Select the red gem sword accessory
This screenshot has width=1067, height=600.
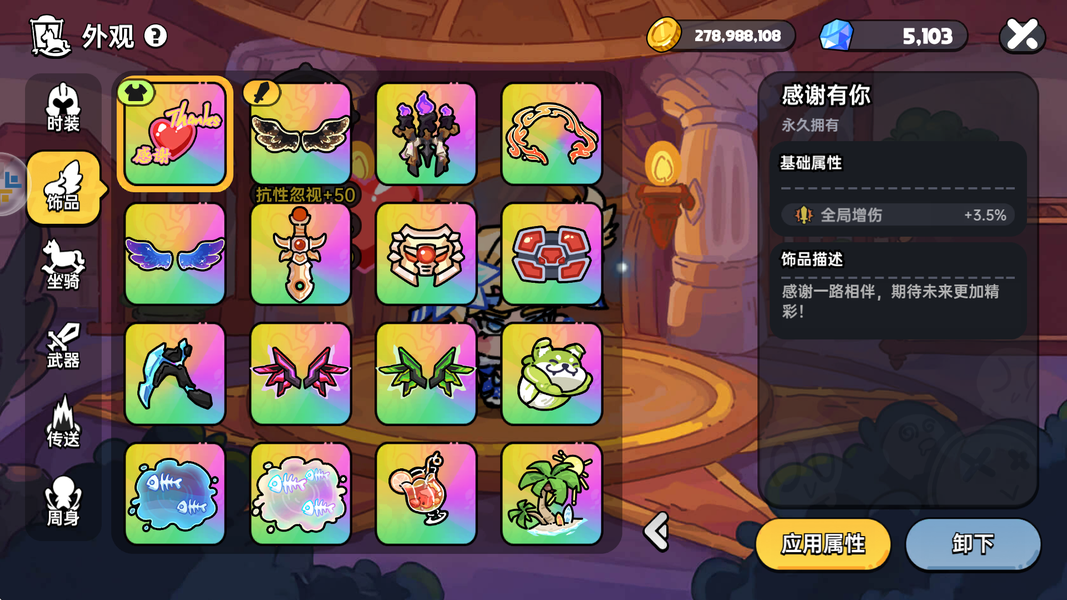click(300, 254)
